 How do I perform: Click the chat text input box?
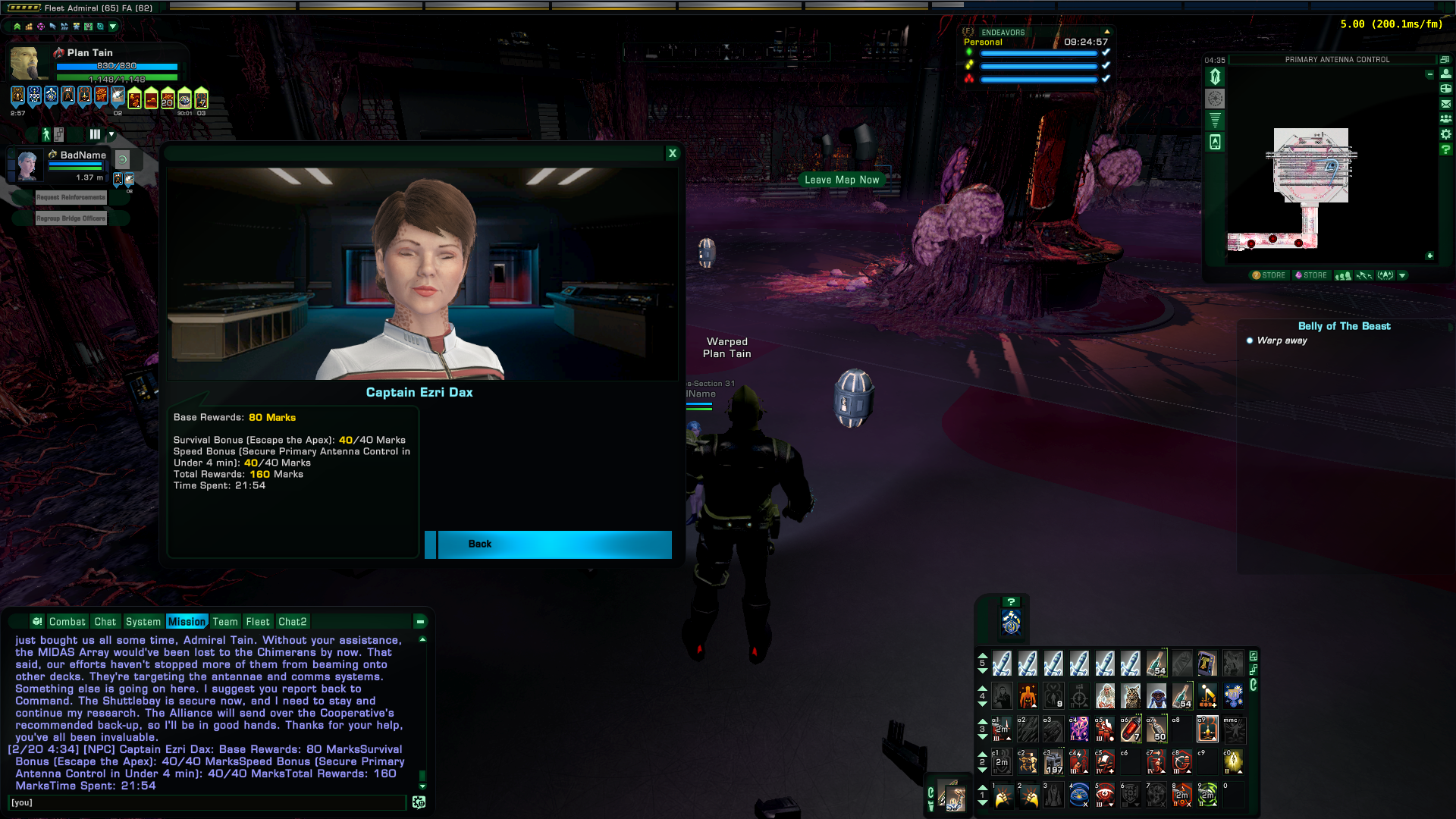pyautogui.click(x=206, y=802)
